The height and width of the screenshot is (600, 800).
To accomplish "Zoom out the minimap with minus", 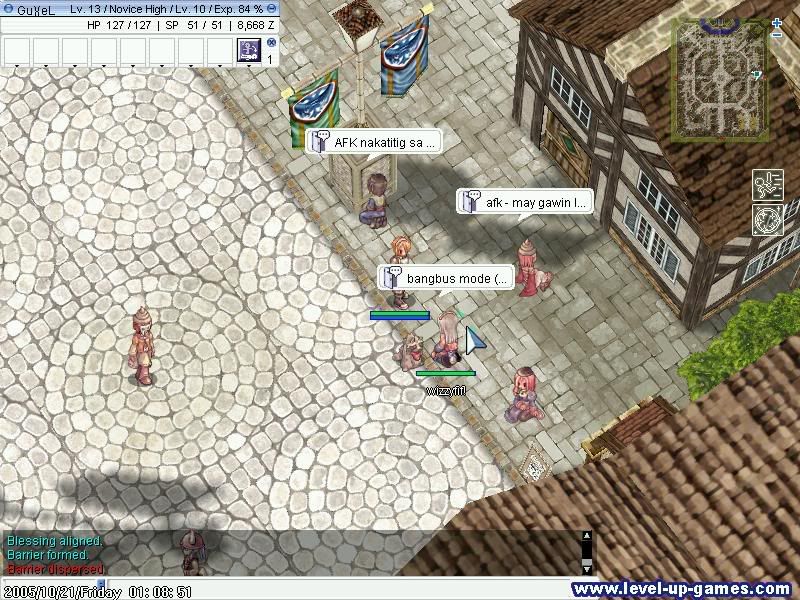I will (x=777, y=36).
